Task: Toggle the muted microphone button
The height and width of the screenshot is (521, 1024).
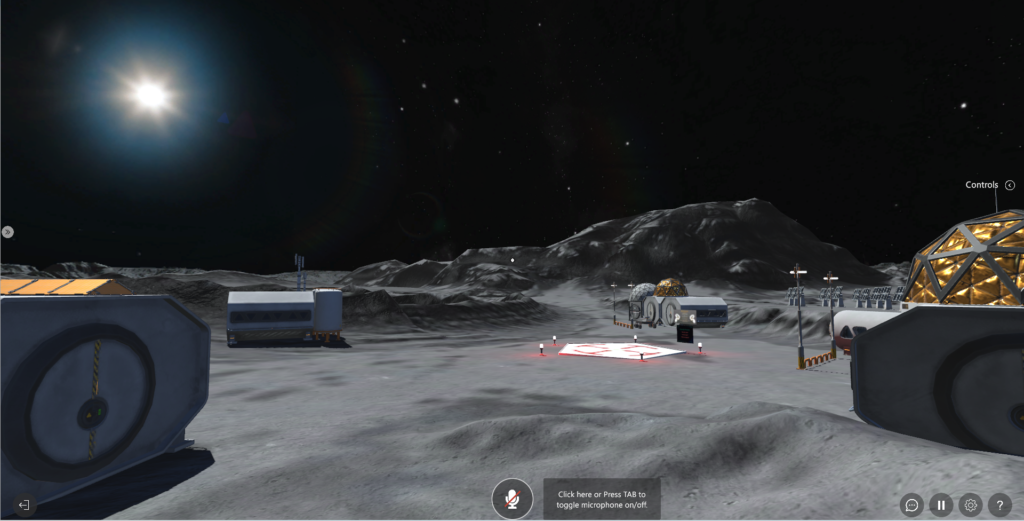Action: pyautogui.click(x=512, y=498)
